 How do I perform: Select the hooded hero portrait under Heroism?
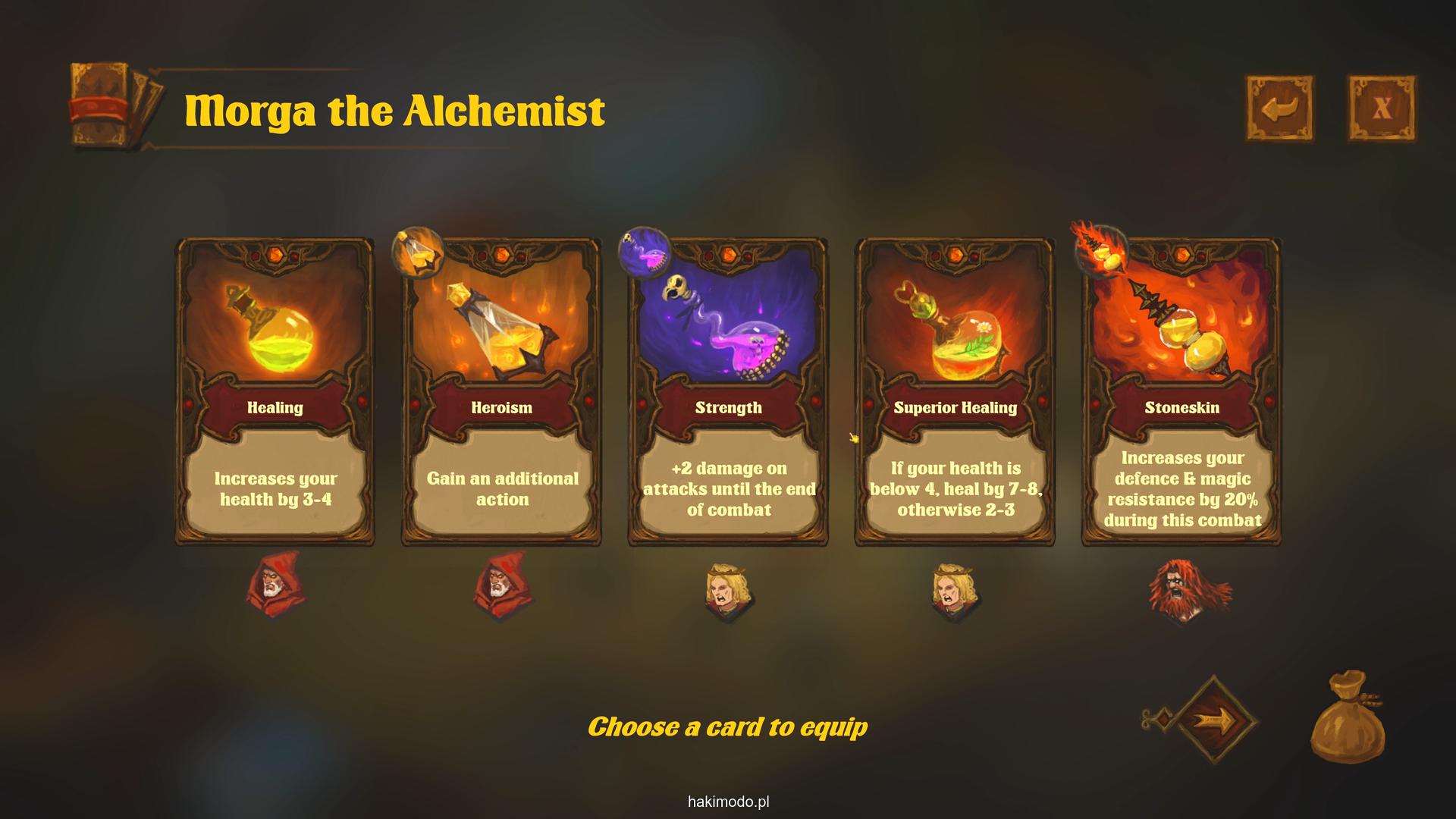(x=502, y=585)
